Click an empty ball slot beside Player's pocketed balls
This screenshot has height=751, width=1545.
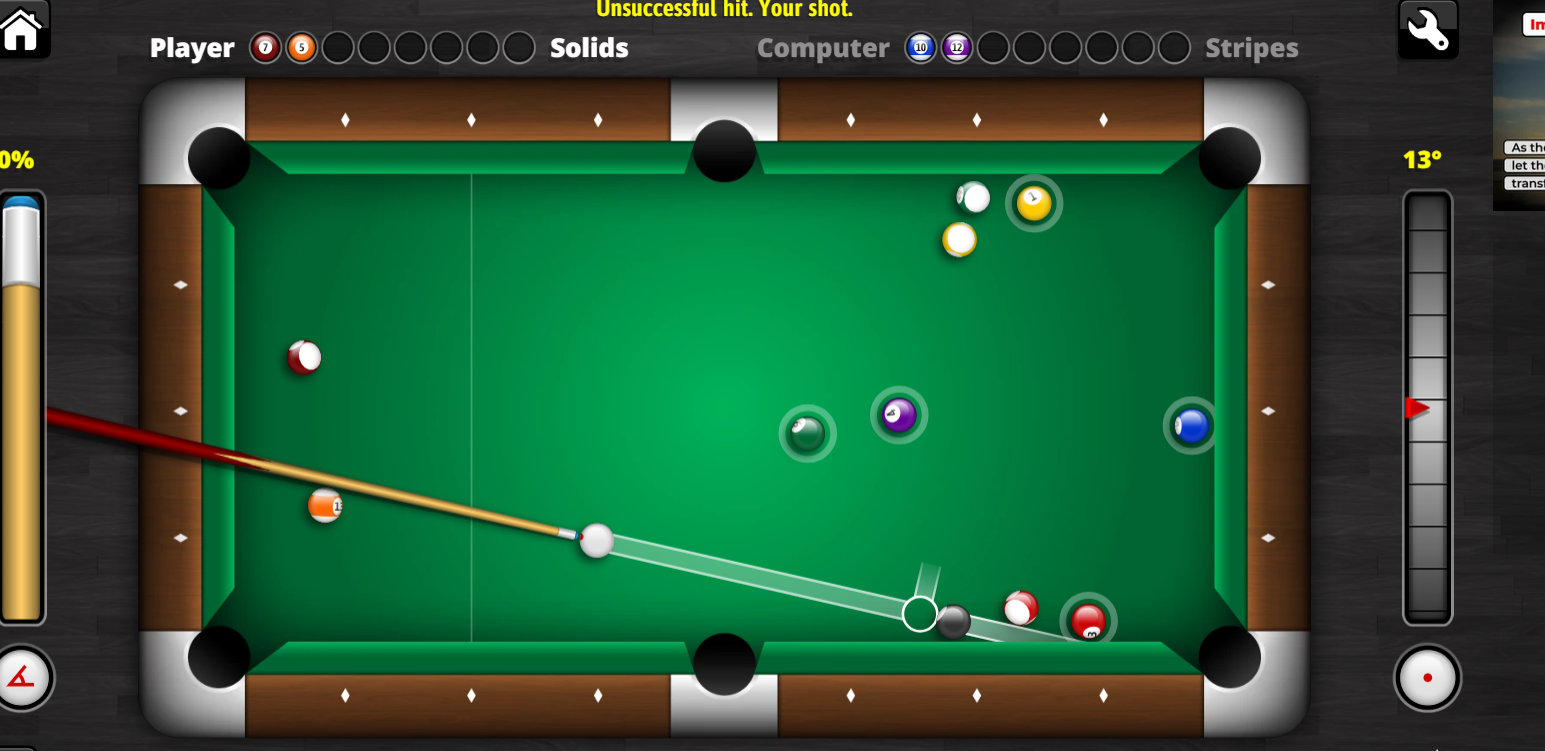click(338, 47)
